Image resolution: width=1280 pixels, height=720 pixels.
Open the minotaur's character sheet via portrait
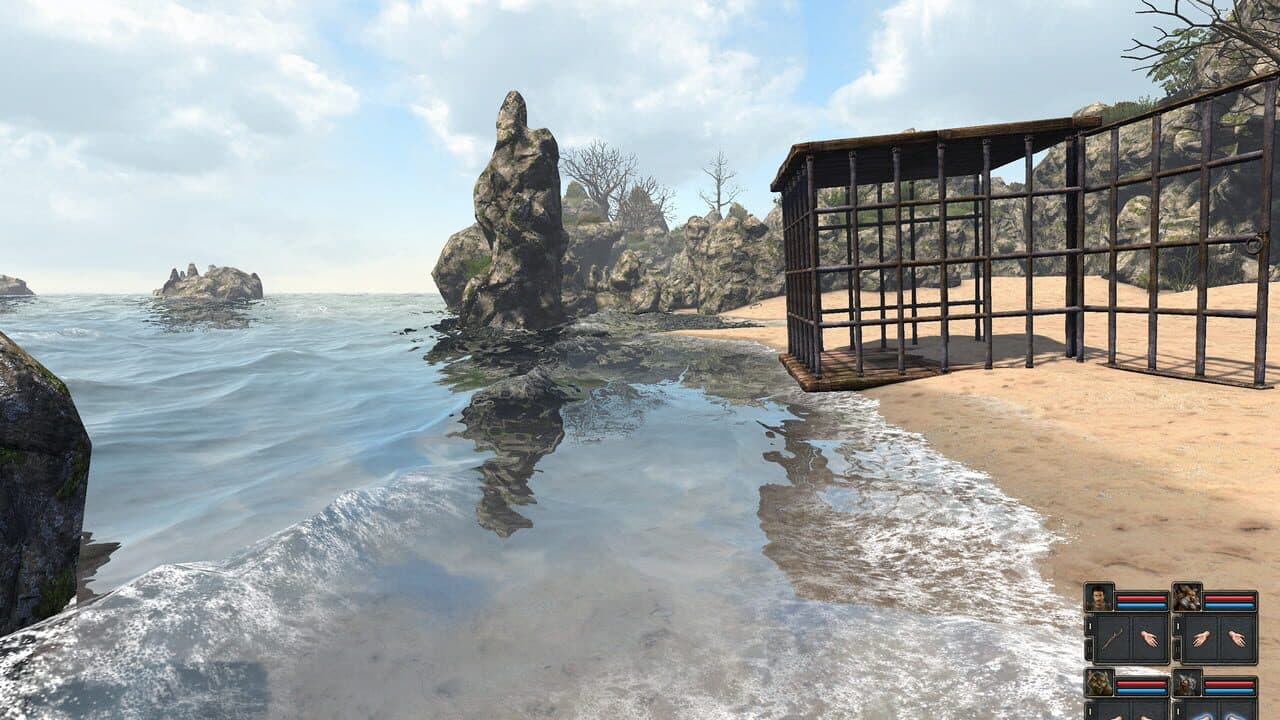click(1187, 597)
